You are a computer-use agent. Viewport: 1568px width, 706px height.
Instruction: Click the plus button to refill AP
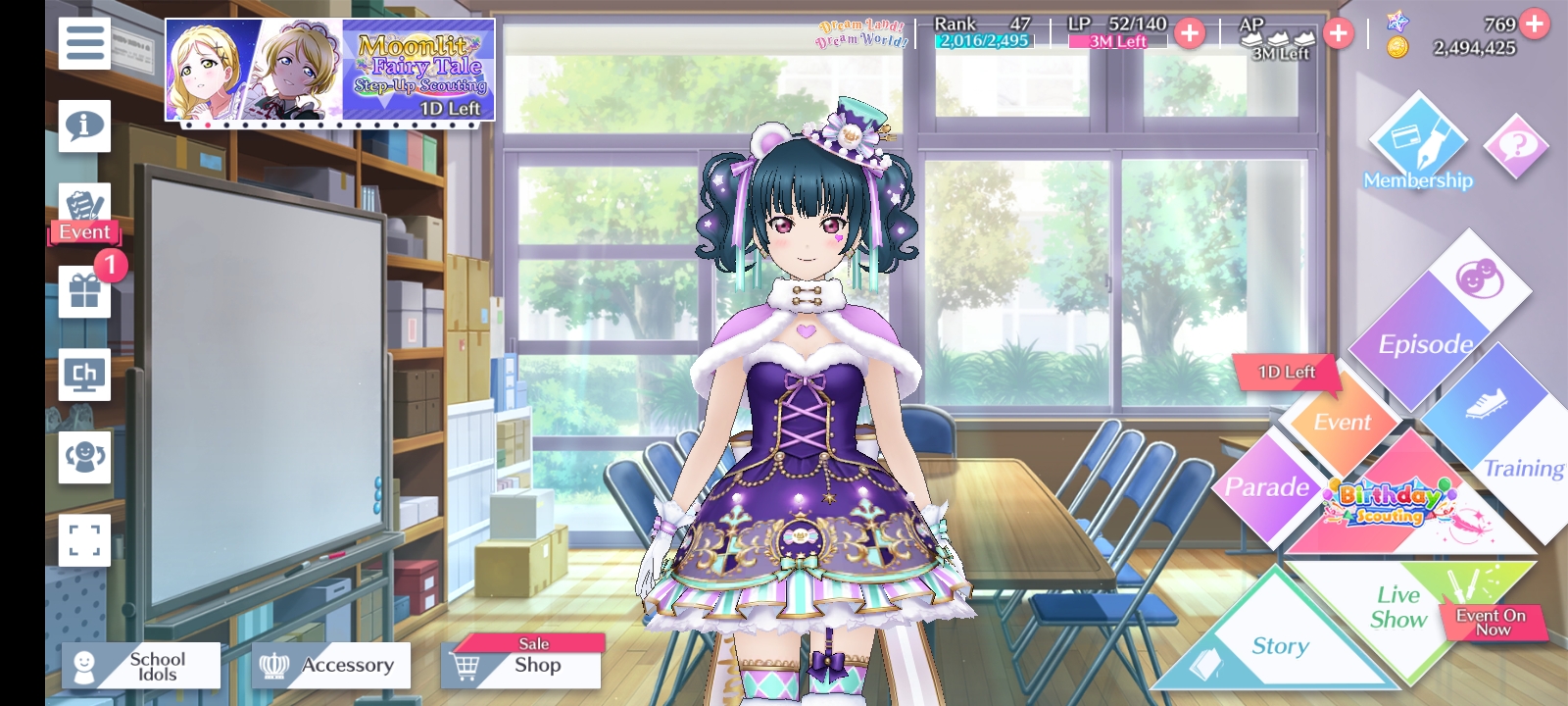point(1338,33)
